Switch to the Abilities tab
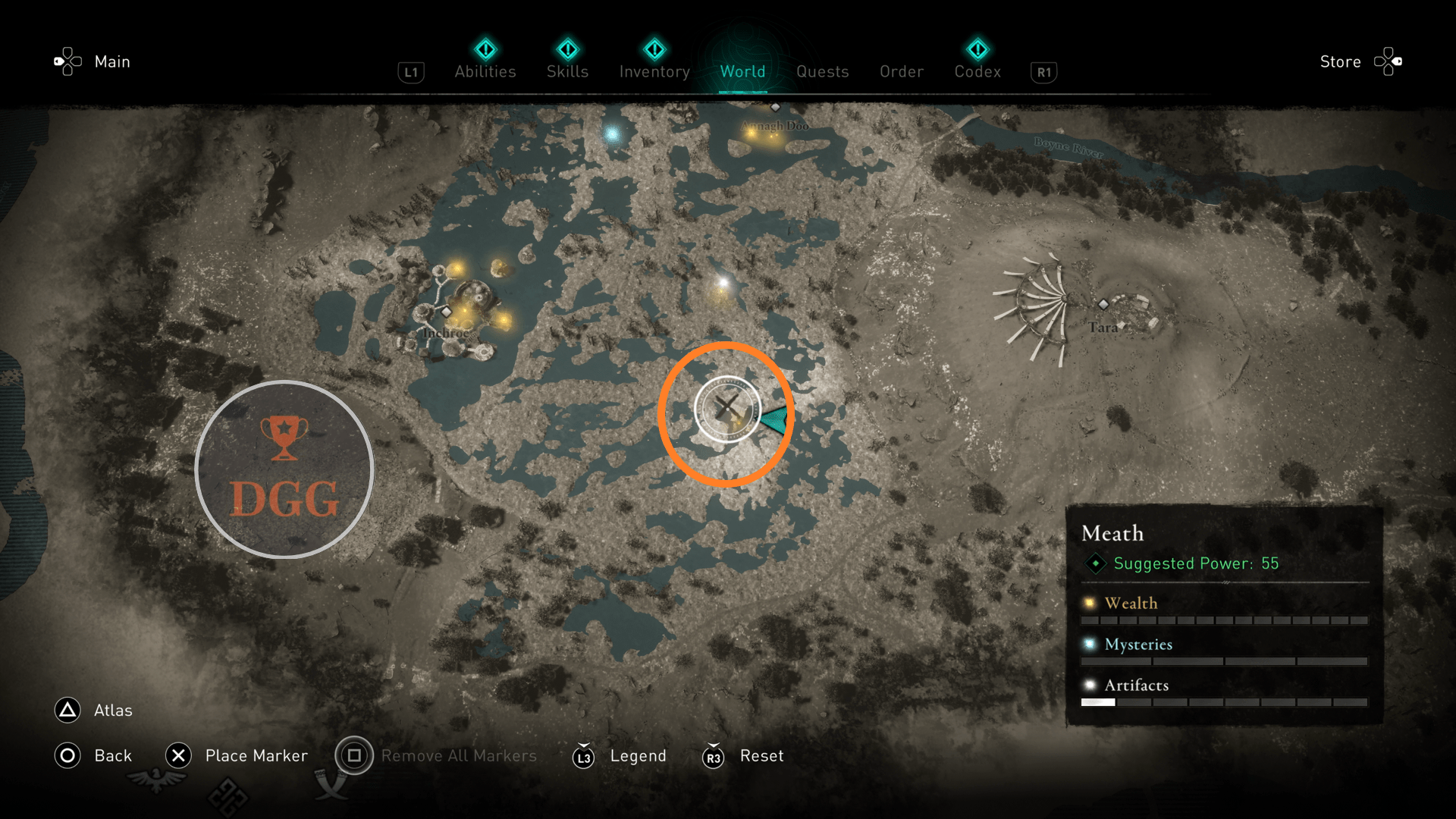 485,71
